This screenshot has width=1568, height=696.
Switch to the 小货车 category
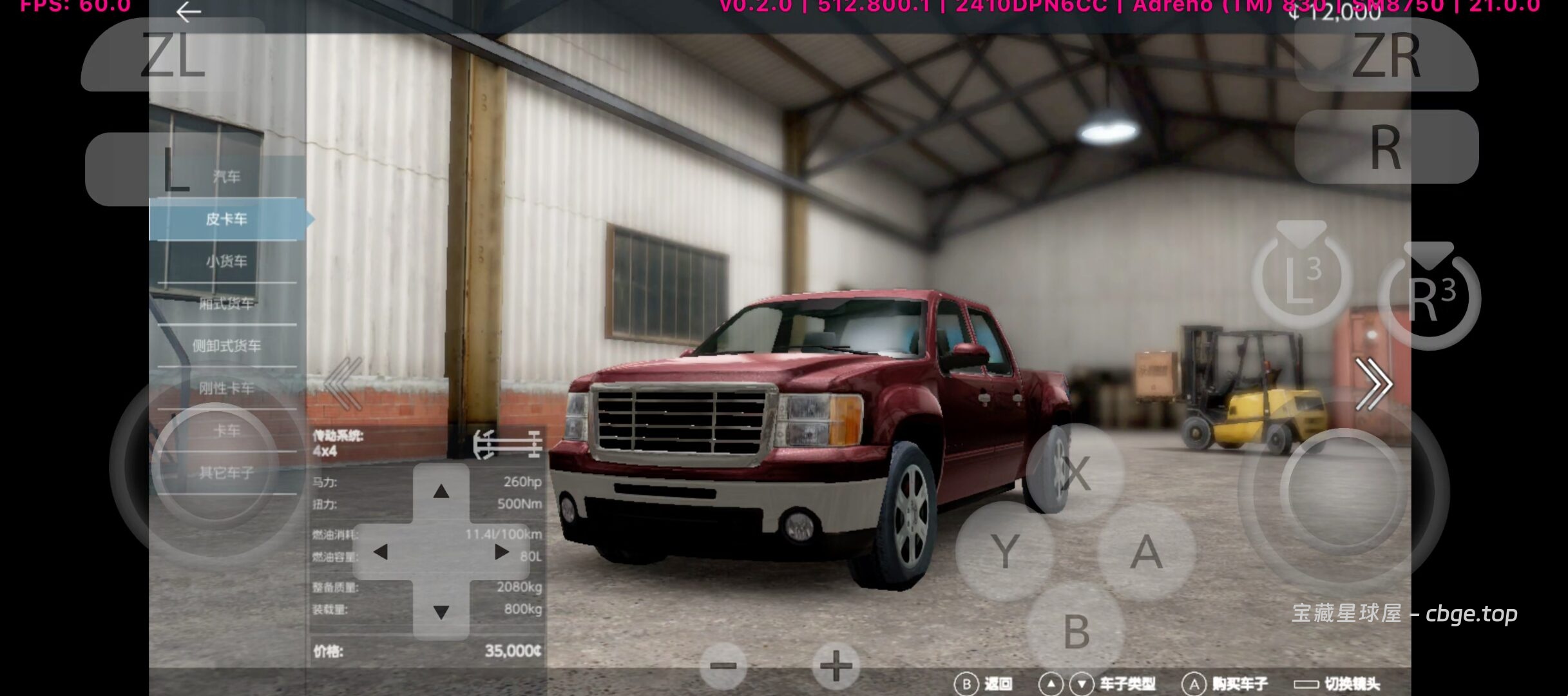pyautogui.click(x=226, y=261)
